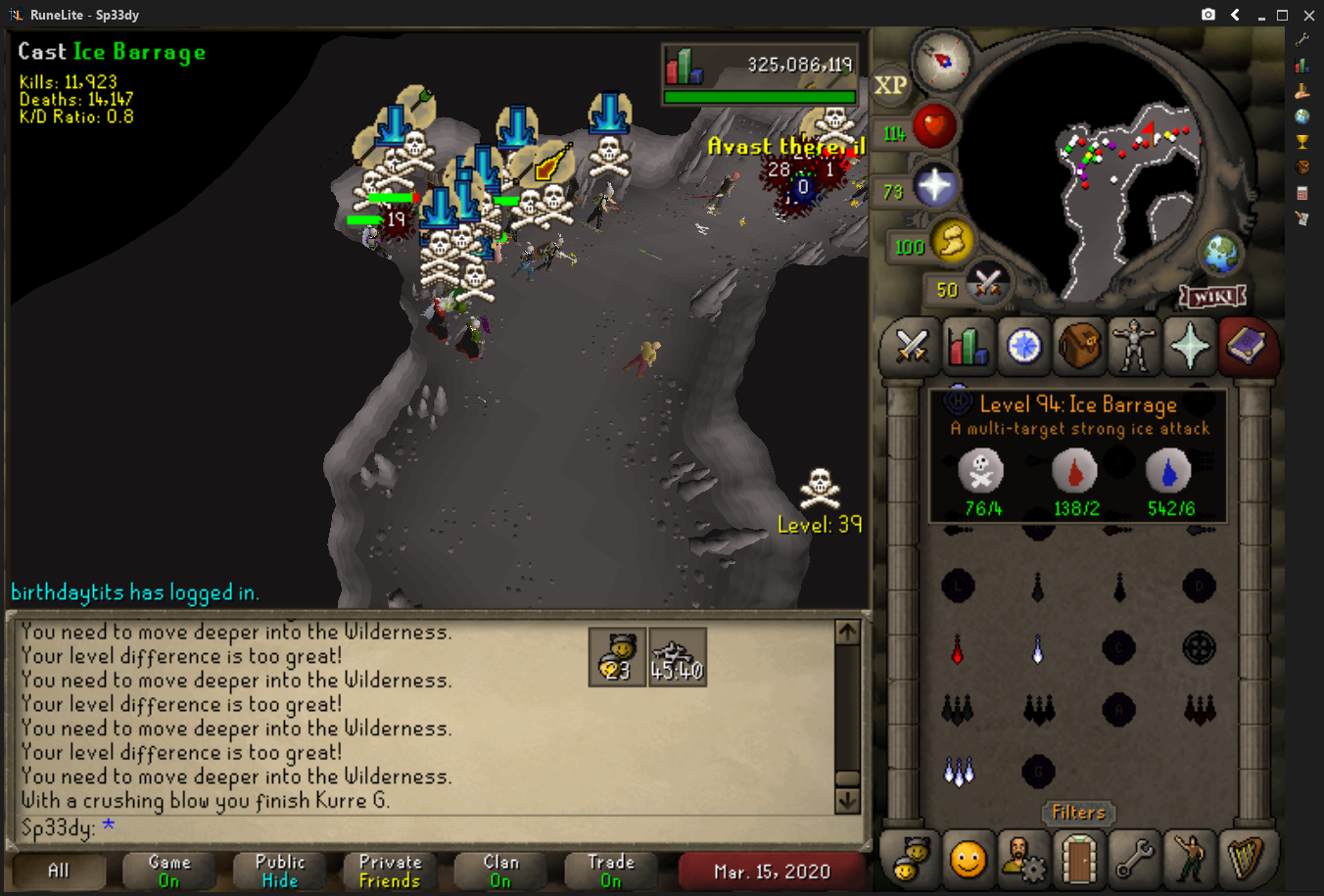Click the Wiki lookup button
This screenshot has height=896, width=1324.
tap(1212, 296)
